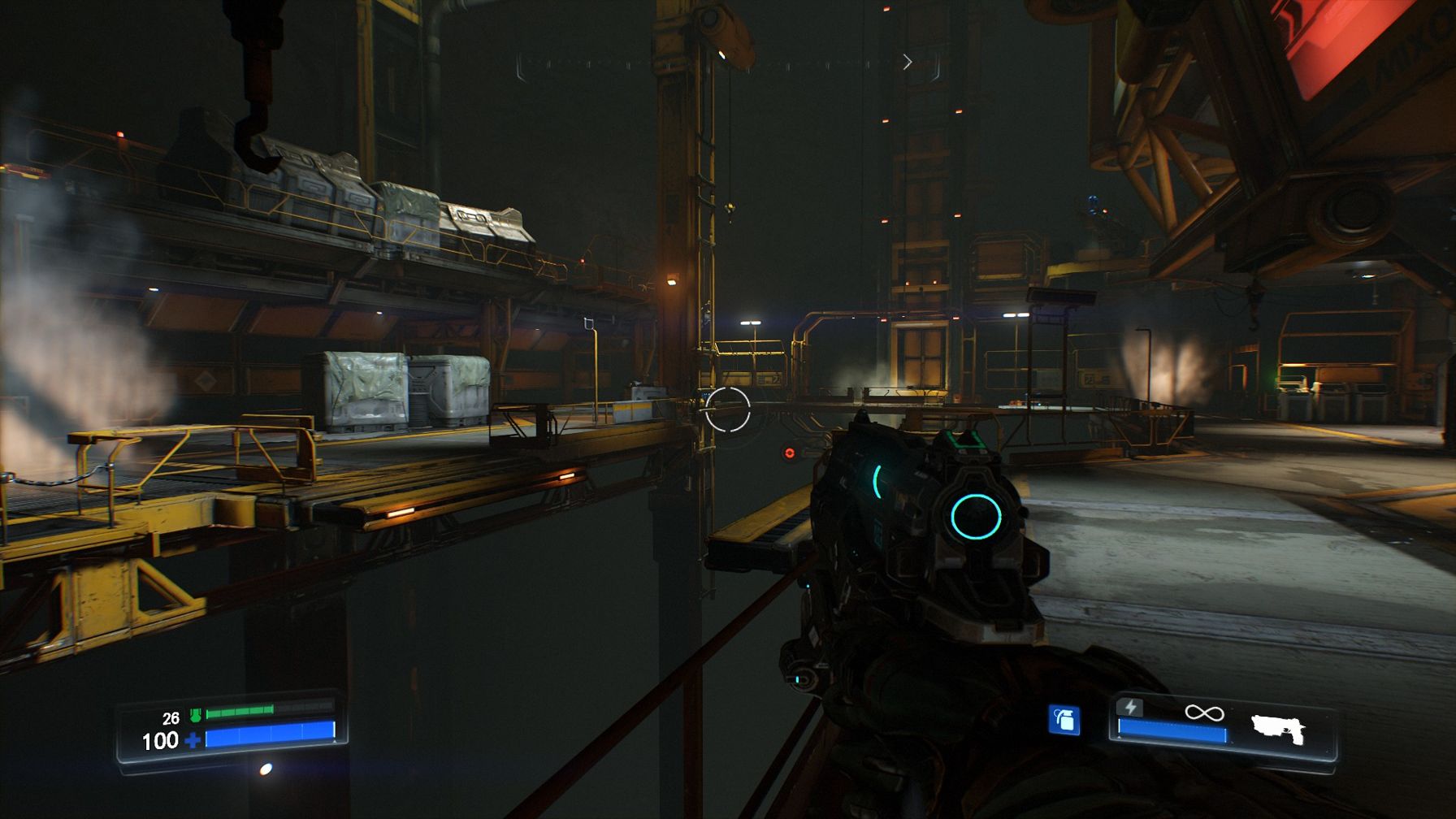Image resolution: width=1456 pixels, height=819 pixels.
Task: Click the lightning bolt weapon charge icon
Action: point(1130,707)
